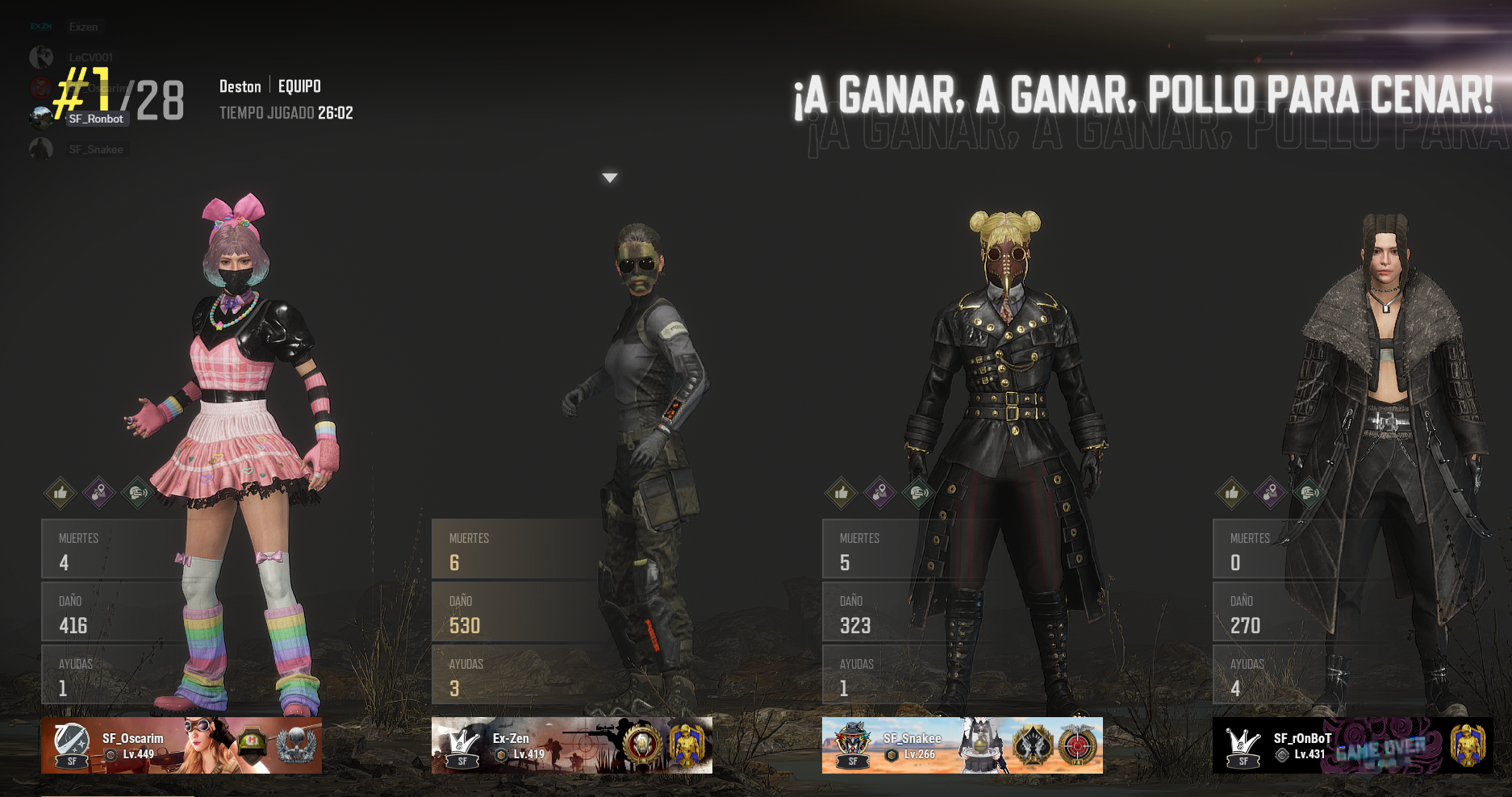Give a thumbs-up to SF_Oscarim
The height and width of the screenshot is (797, 1512).
coord(61,492)
